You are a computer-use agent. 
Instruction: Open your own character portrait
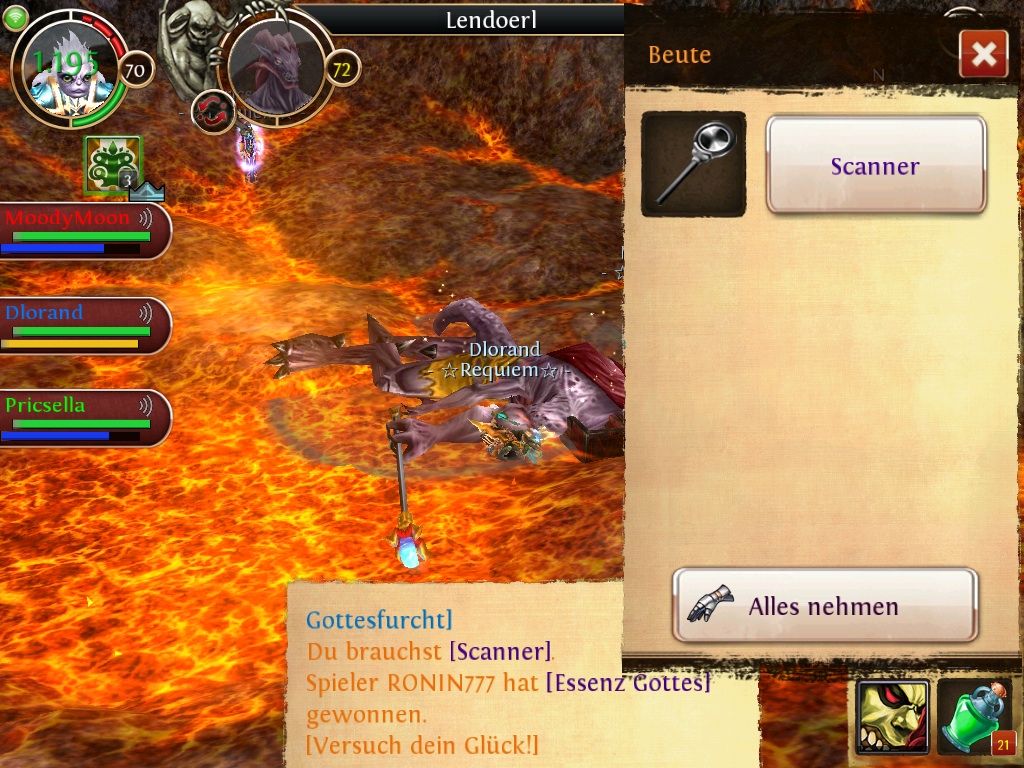point(66,70)
